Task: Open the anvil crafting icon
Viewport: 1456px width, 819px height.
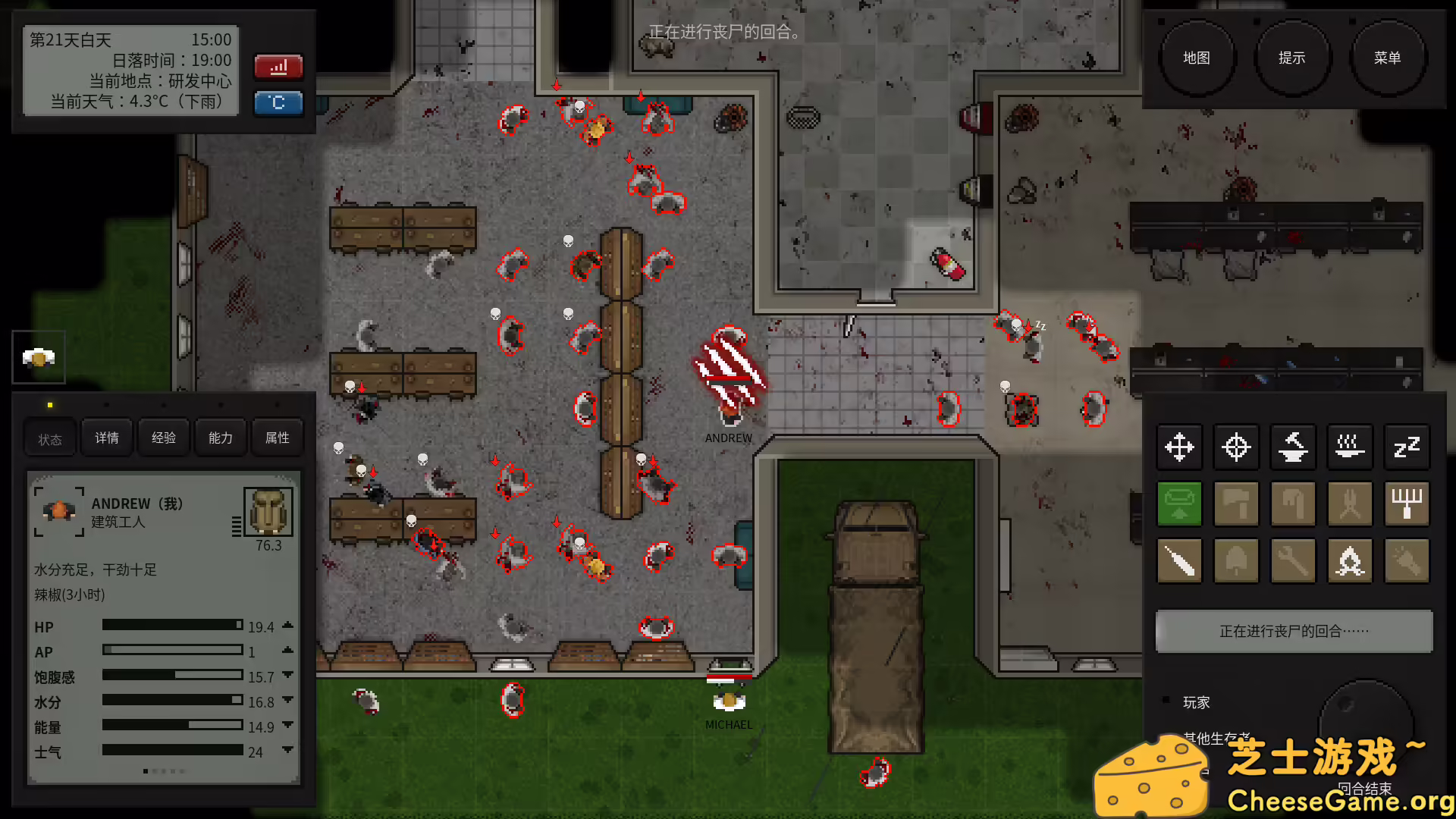Action: click(1293, 447)
